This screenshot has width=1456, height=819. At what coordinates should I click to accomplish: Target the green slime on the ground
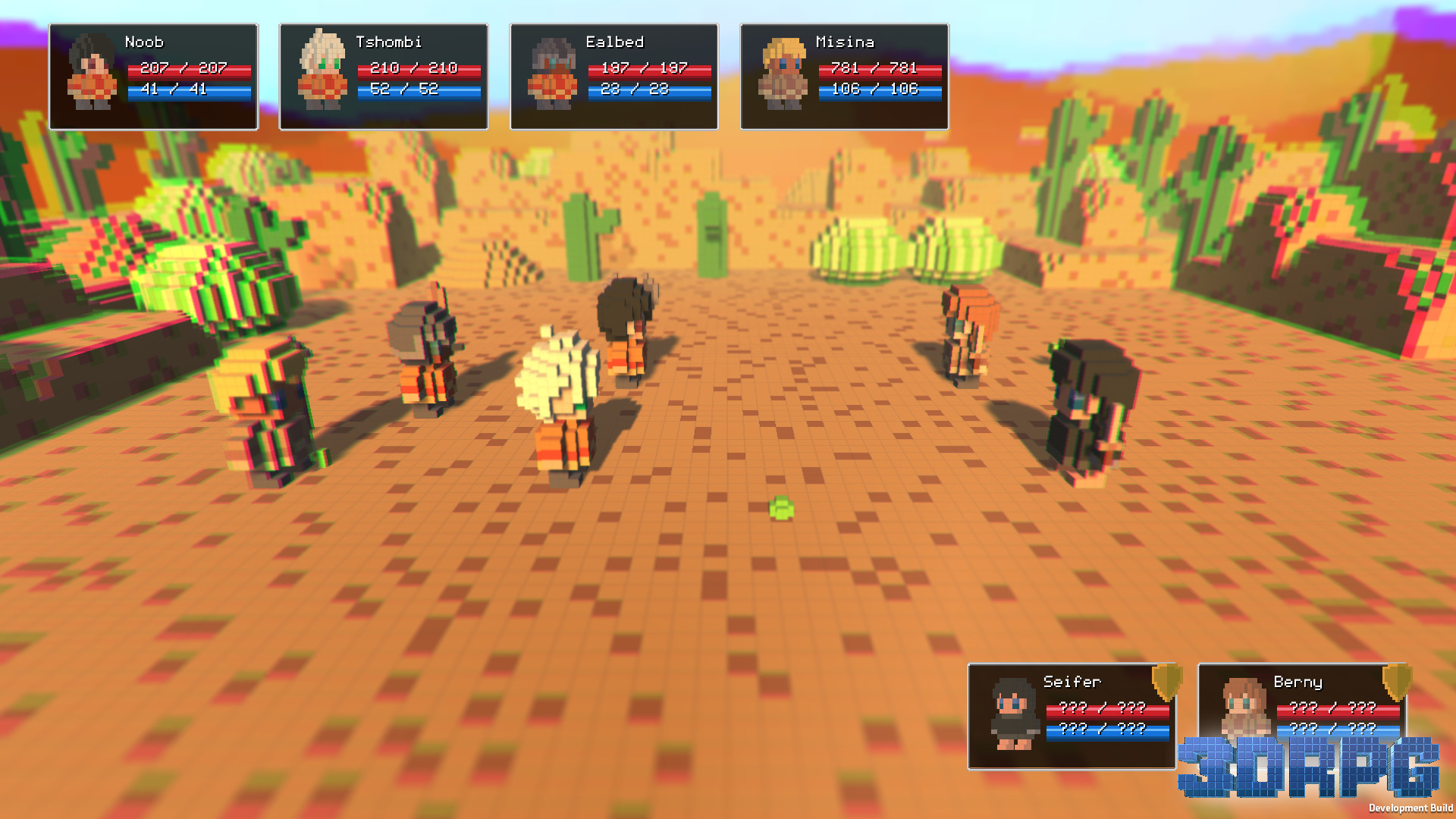tap(780, 510)
